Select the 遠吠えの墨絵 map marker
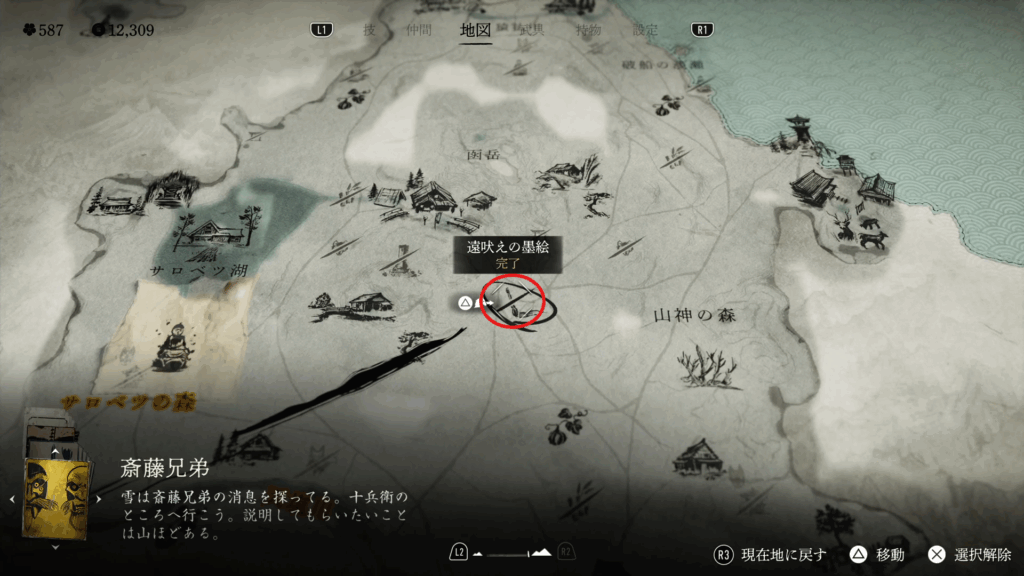 512,303
